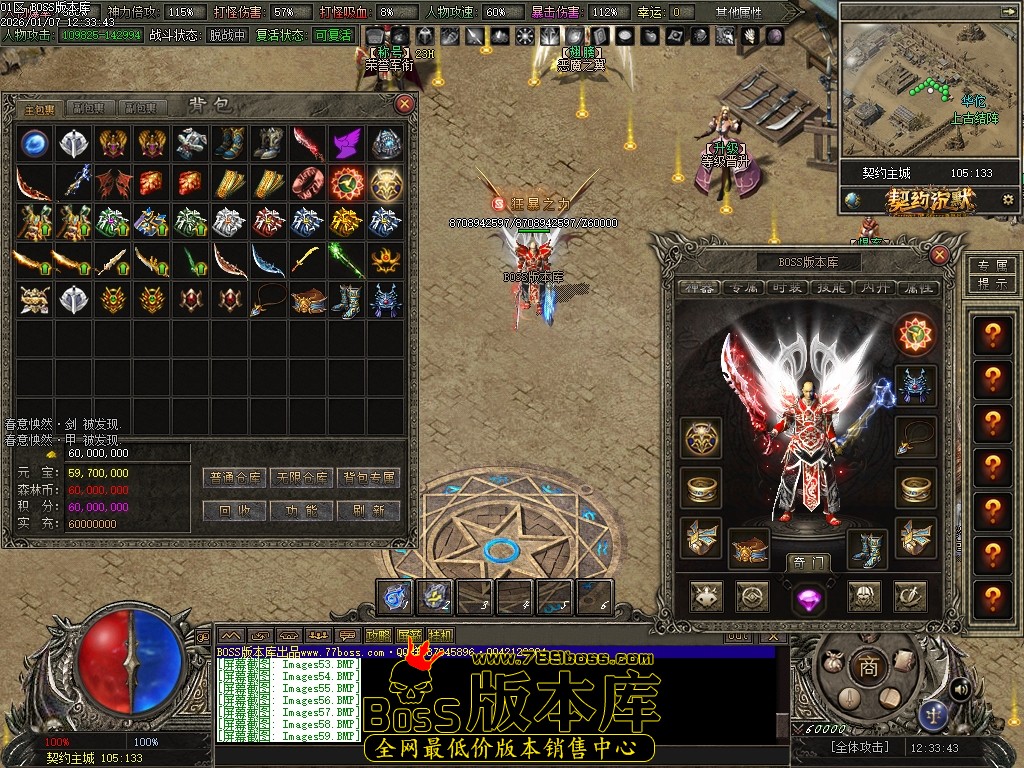This screenshot has height=768, width=1024.
Task: Open the 商 shop button
Action: [868, 668]
